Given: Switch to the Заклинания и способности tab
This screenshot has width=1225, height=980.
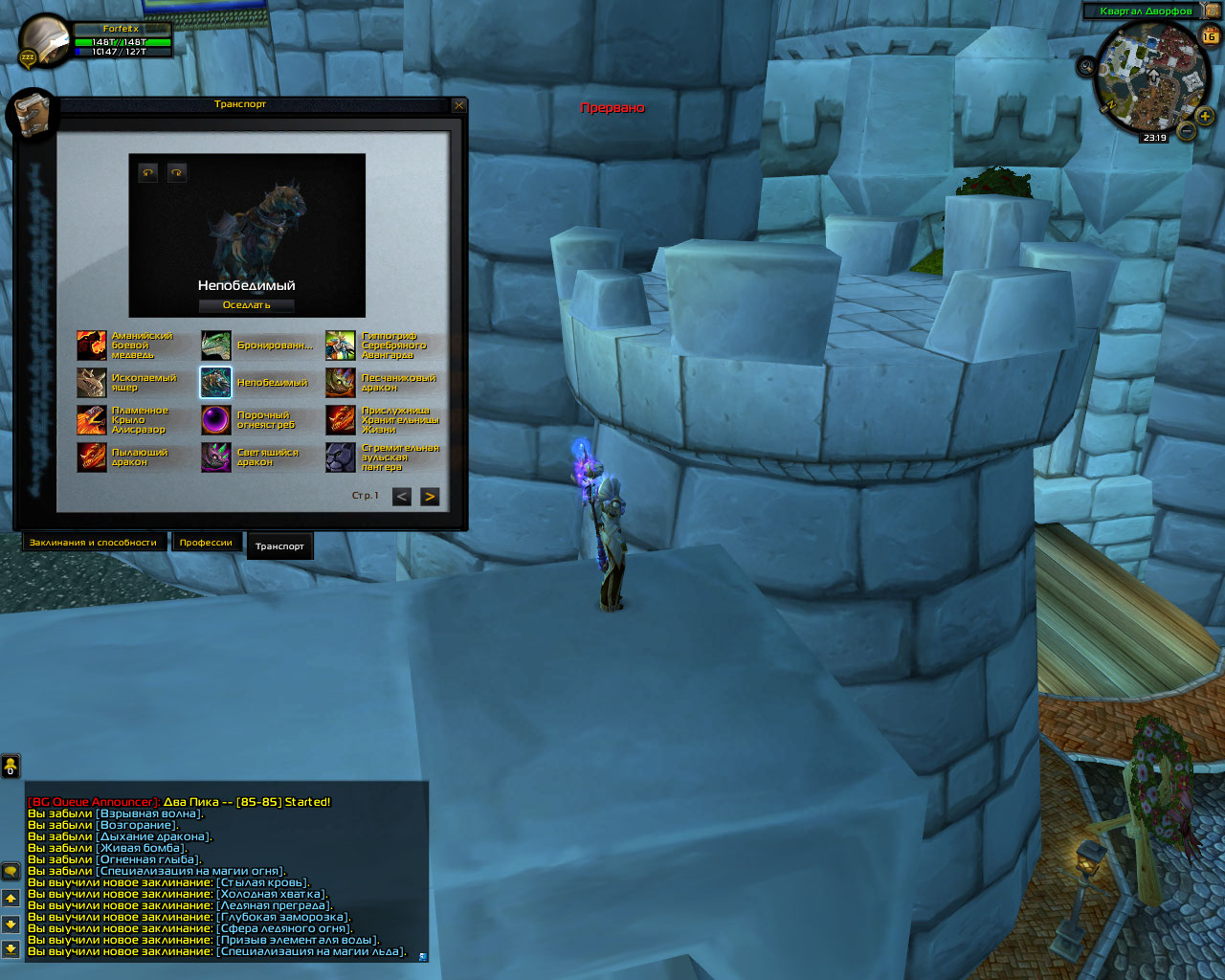Looking at the screenshot, I should pyautogui.click(x=93, y=543).
